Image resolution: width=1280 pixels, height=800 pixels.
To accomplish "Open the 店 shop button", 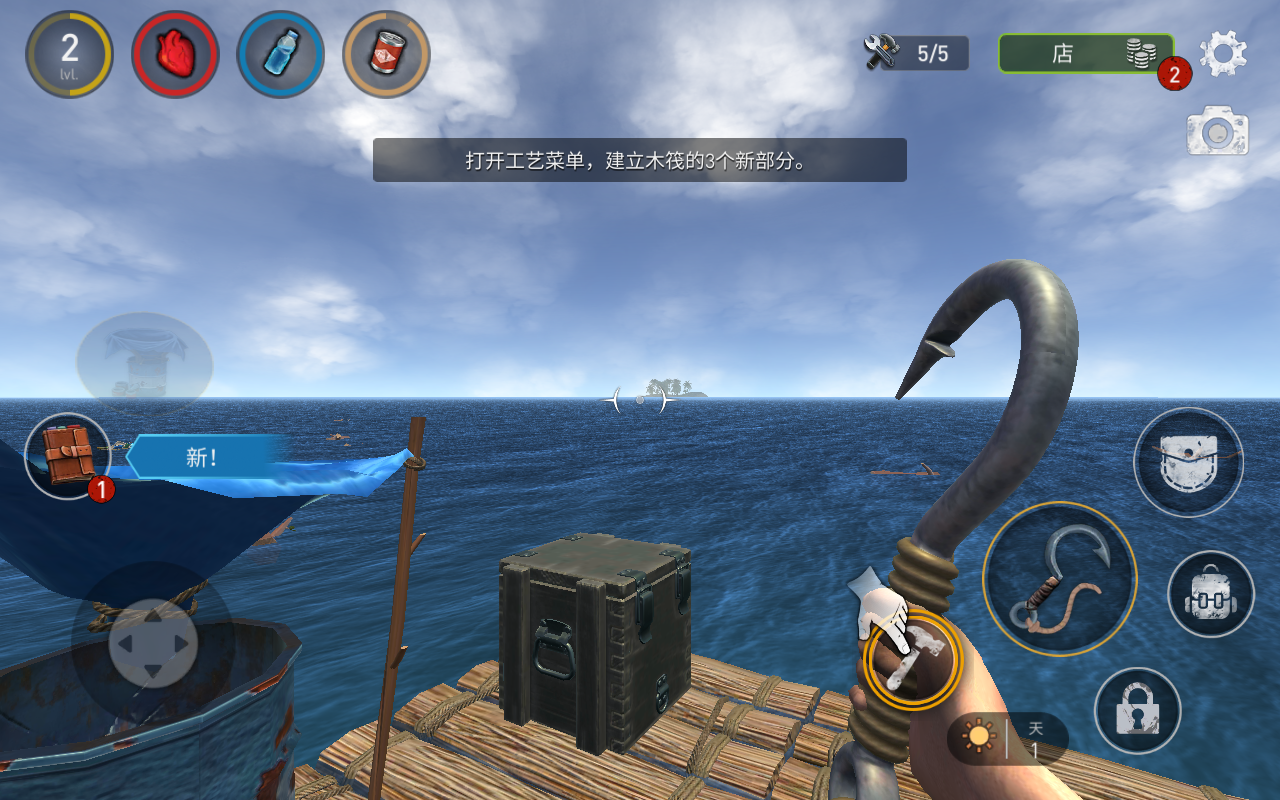I will pos(1085,53).
